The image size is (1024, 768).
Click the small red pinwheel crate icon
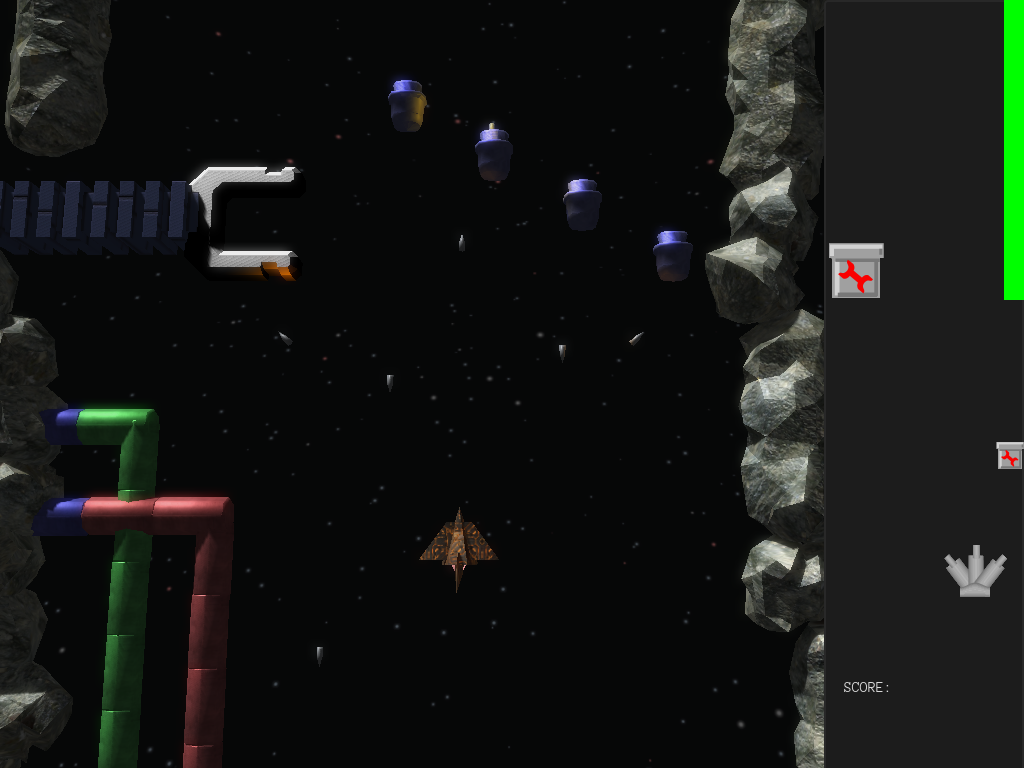(x=1010, y=456)
